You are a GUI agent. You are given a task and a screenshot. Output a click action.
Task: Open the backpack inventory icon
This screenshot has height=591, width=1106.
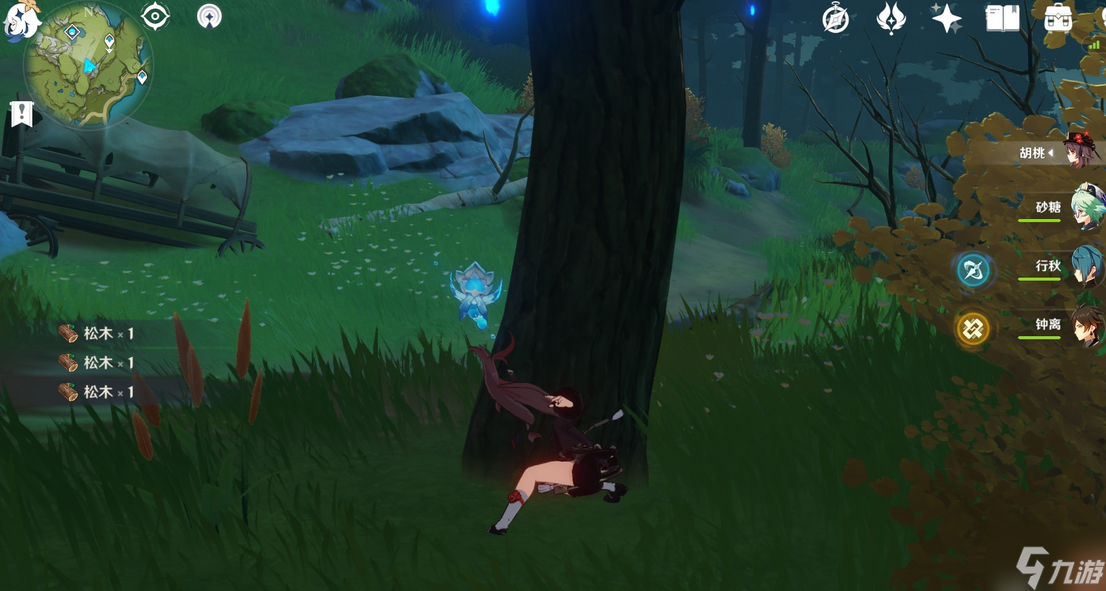click(x=1058, y=19)
